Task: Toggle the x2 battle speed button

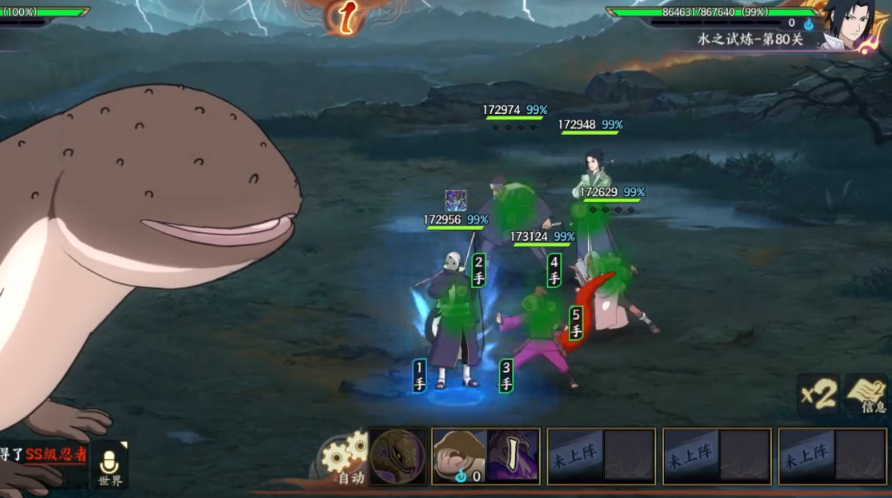Action: point(818,393)
